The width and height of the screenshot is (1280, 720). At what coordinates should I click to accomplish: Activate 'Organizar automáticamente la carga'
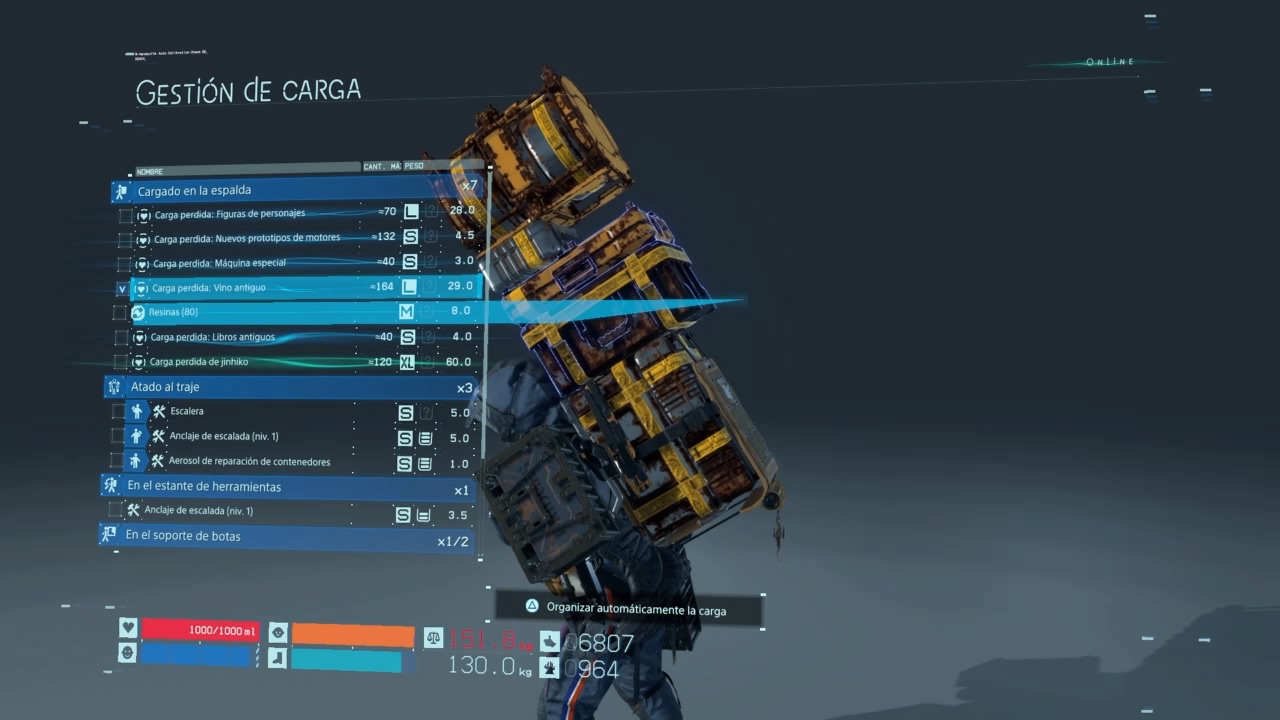627,610
